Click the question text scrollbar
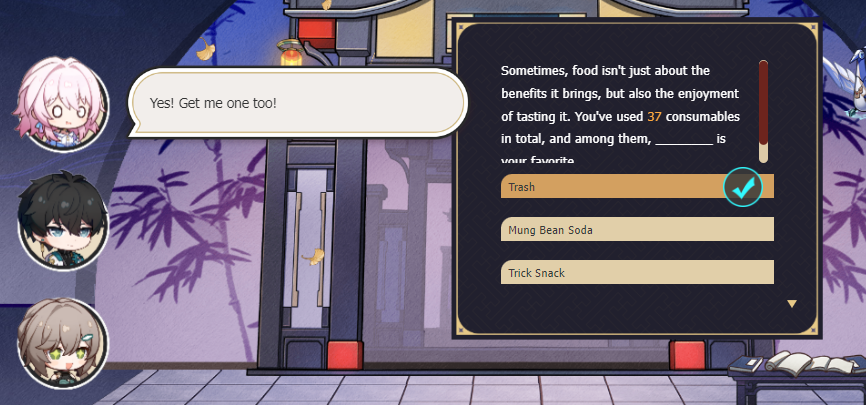Viewport: 866px width, 405px height. coord(763,110)
